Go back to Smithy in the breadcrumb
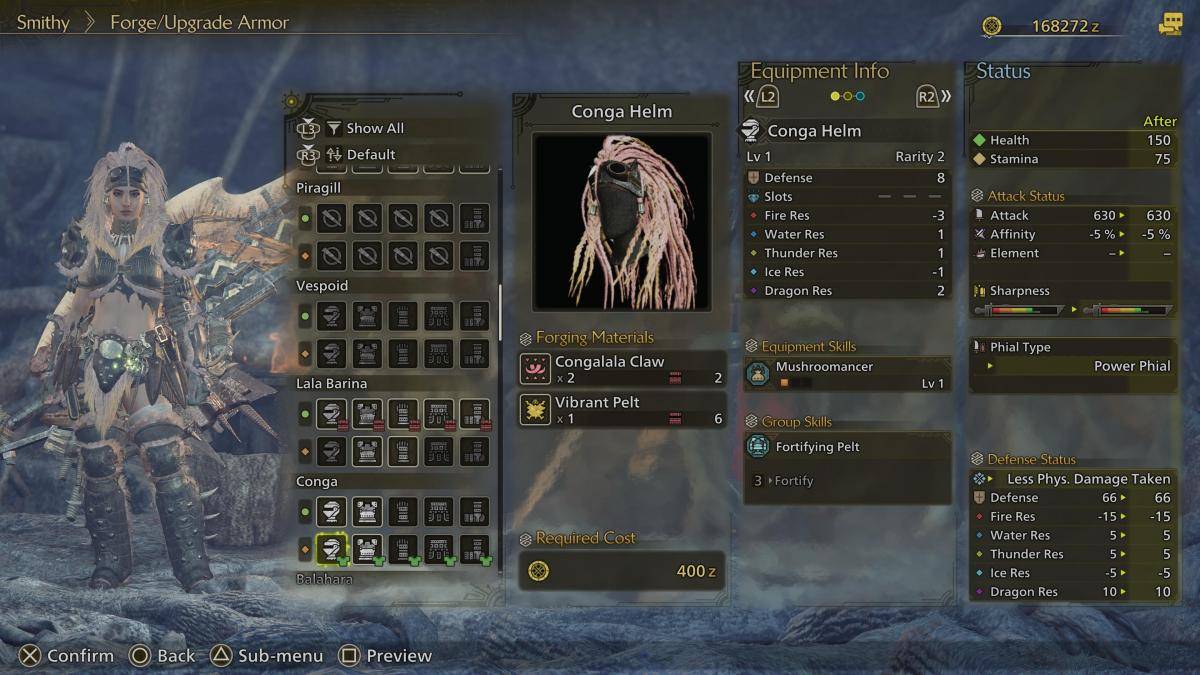The height and width of the screenshot is (675, 1200). 43,22
